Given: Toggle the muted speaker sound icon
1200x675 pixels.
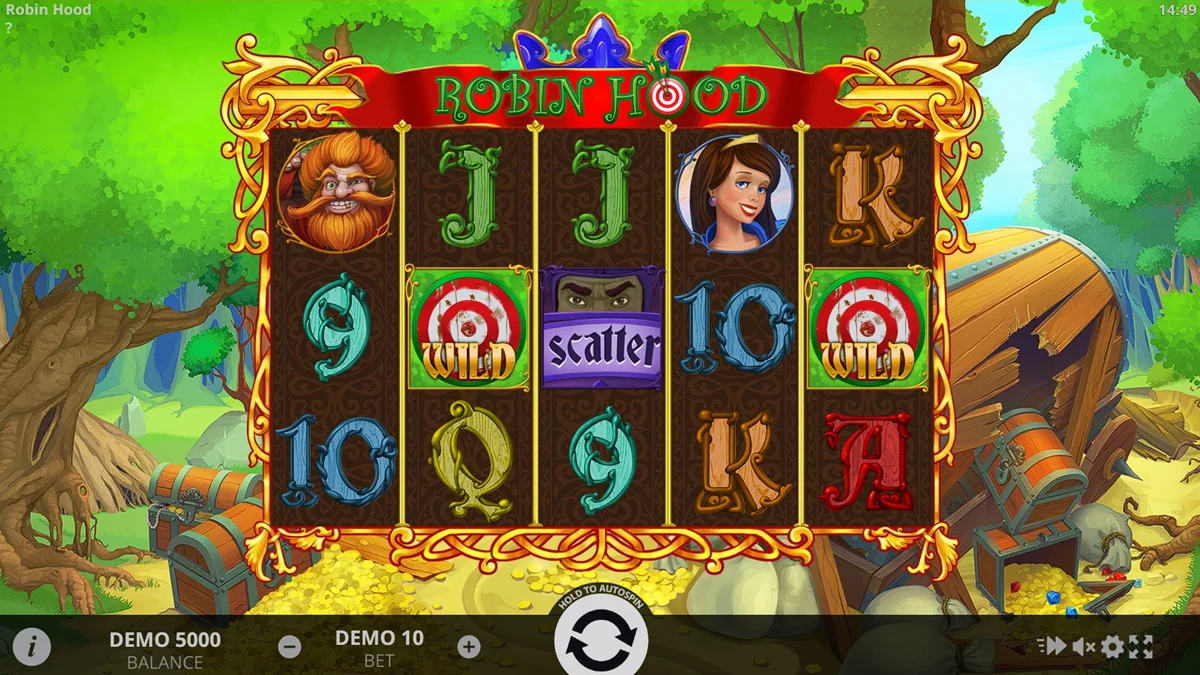Looking at the screenshot, I should [x=1083, y=647].
